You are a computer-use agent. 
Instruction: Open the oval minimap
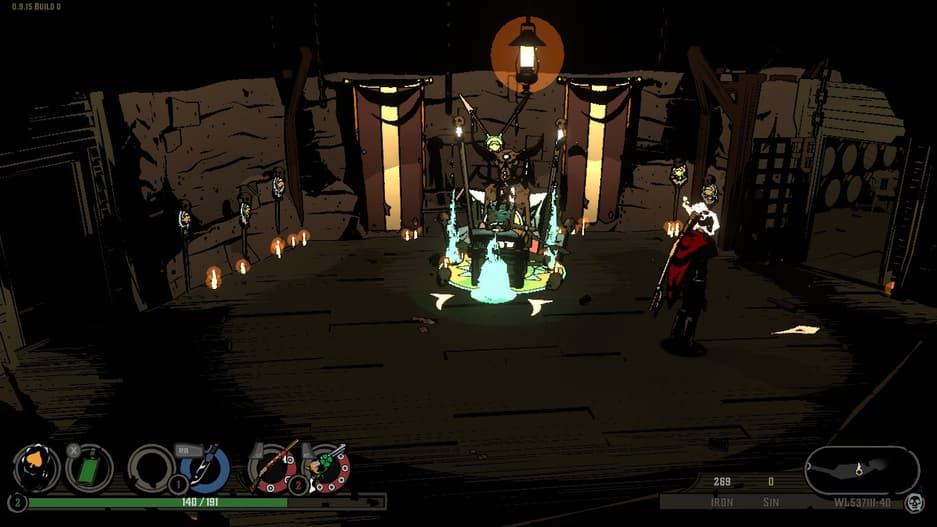pyautogui.click(x=861, y=470)
